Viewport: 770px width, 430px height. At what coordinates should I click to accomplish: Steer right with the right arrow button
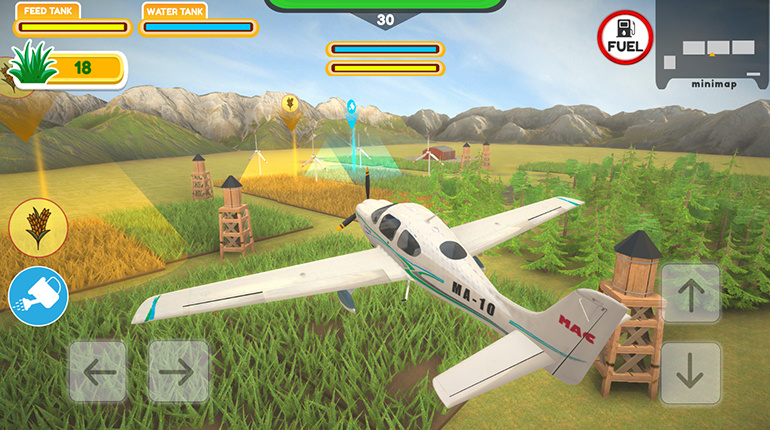[178, 372]
